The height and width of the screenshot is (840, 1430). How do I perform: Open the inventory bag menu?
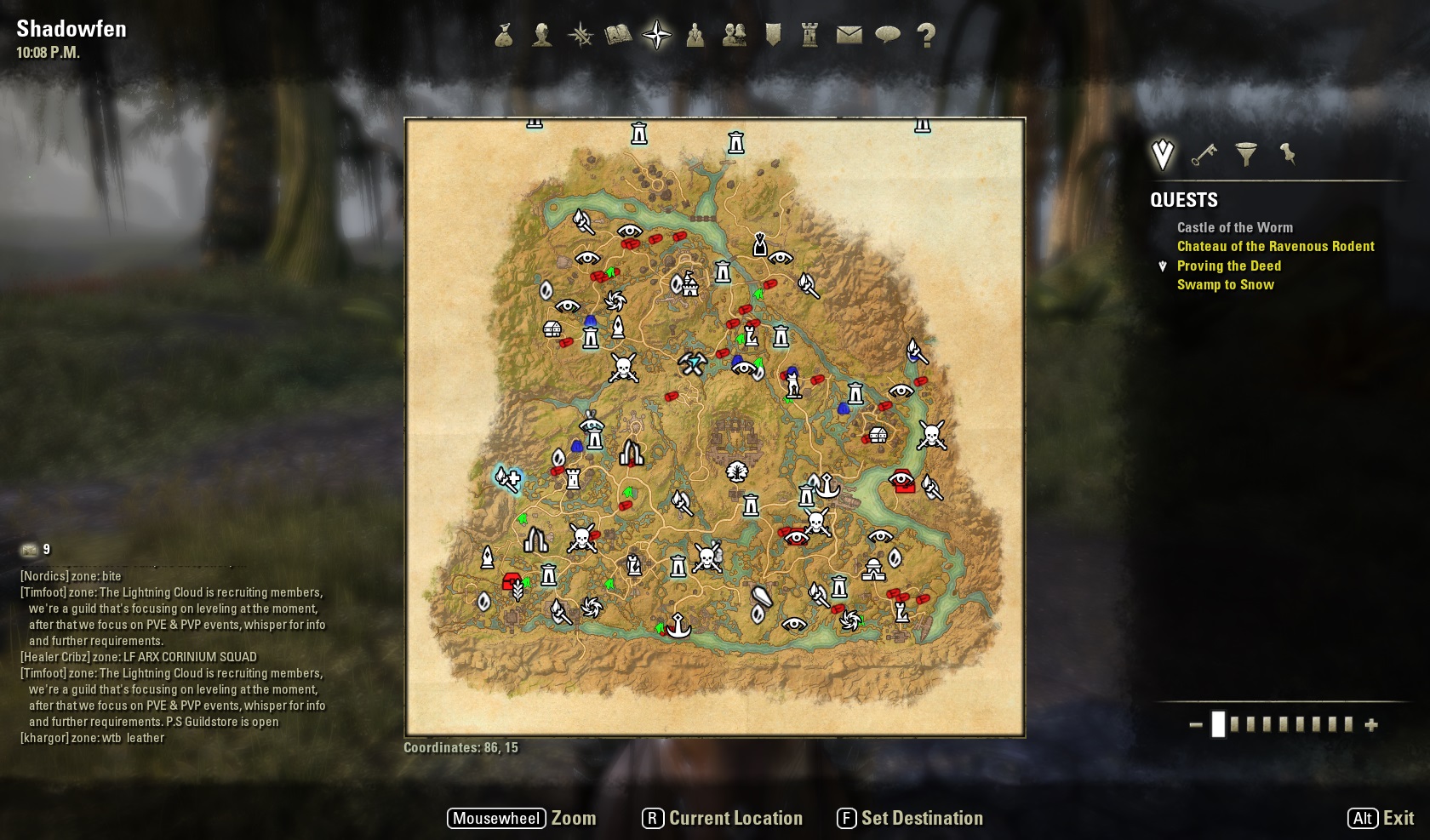(x=504, y=35)
